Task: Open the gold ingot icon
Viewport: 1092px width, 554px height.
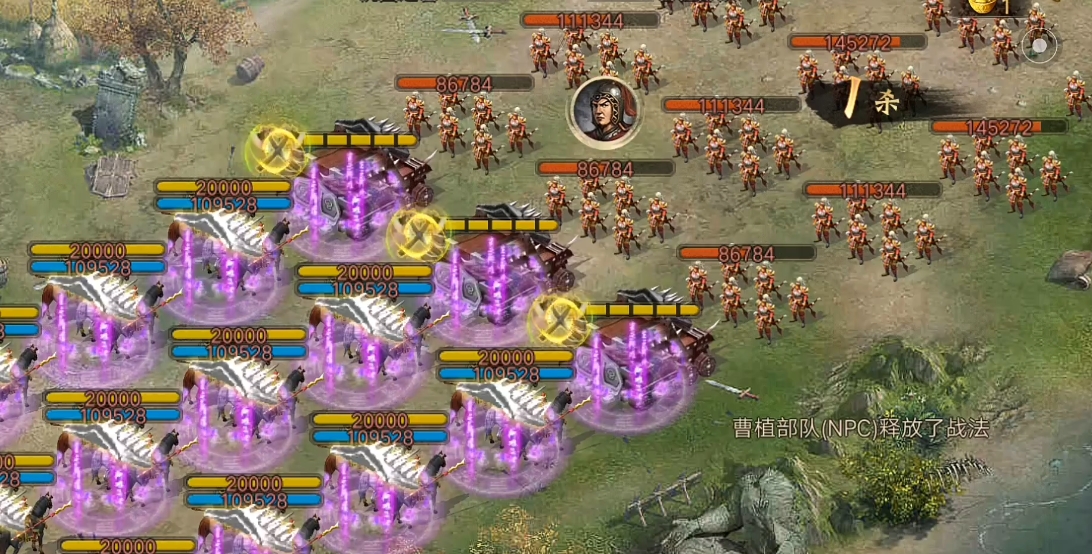Action: 983,6
